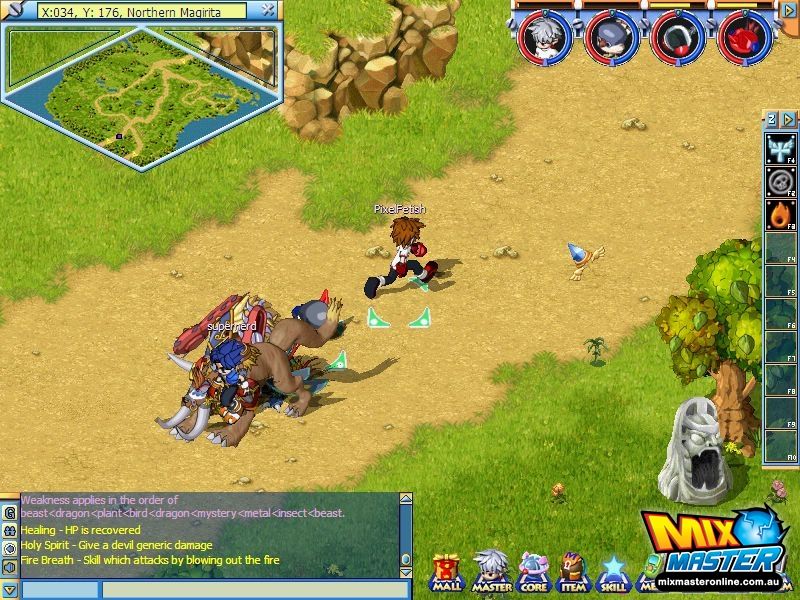The width and height of the screenshot is (800, 600).
Task: Activate the winged F4 skill slot
Action: [x=780, y=151]
